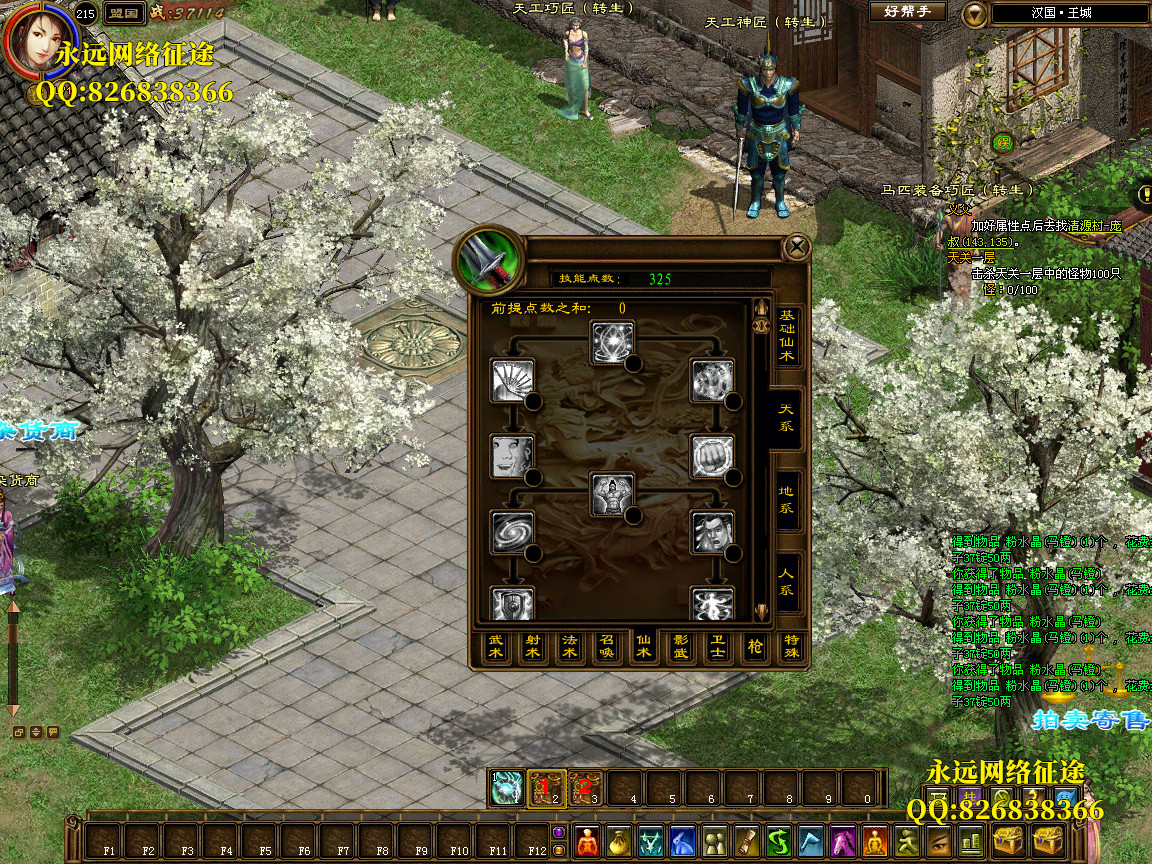Open the gold money pouch menu icon

point(620,841)
